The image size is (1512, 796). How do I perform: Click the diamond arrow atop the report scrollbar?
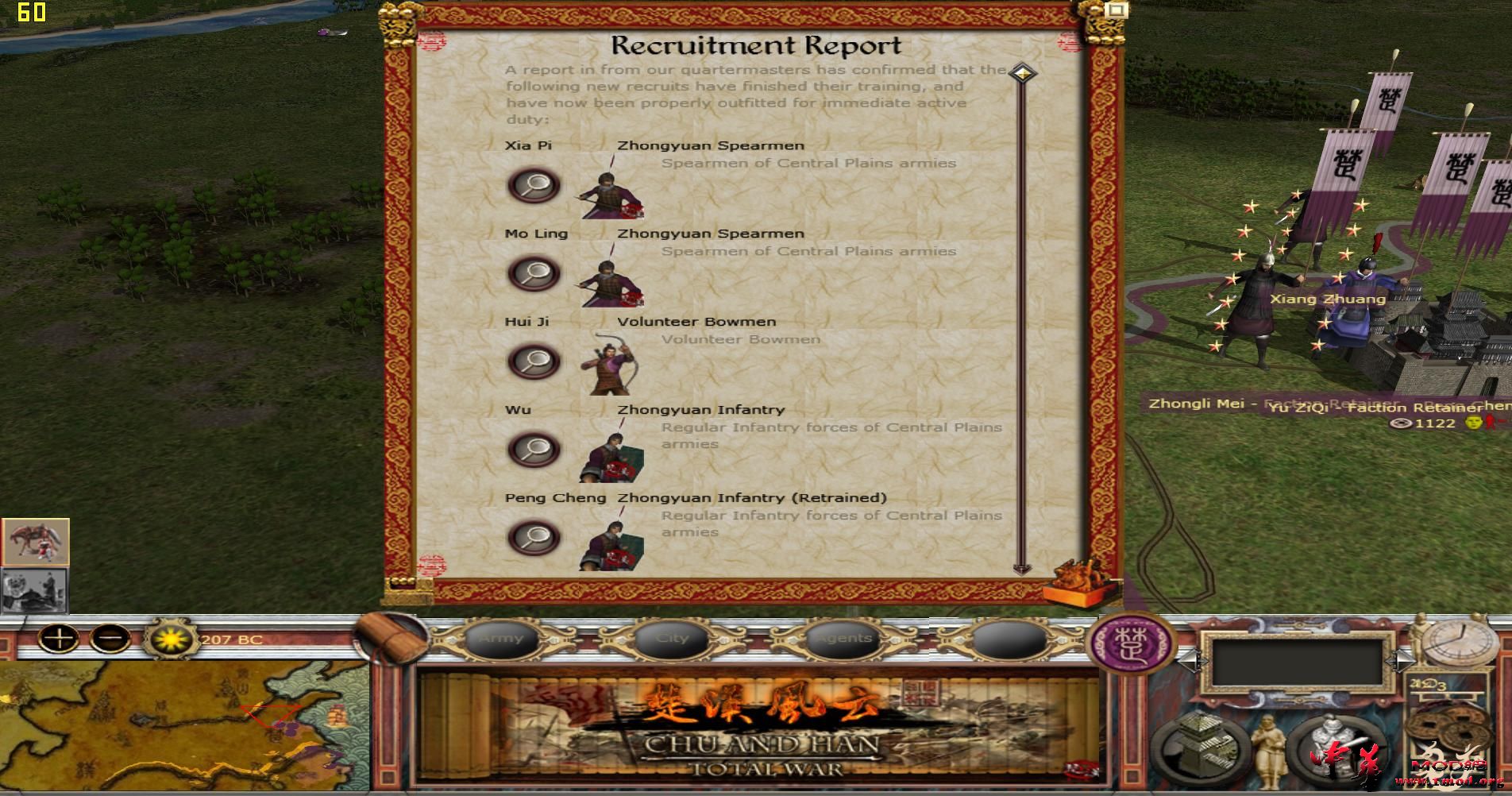pyautogui.click(x=1023, y=71)
